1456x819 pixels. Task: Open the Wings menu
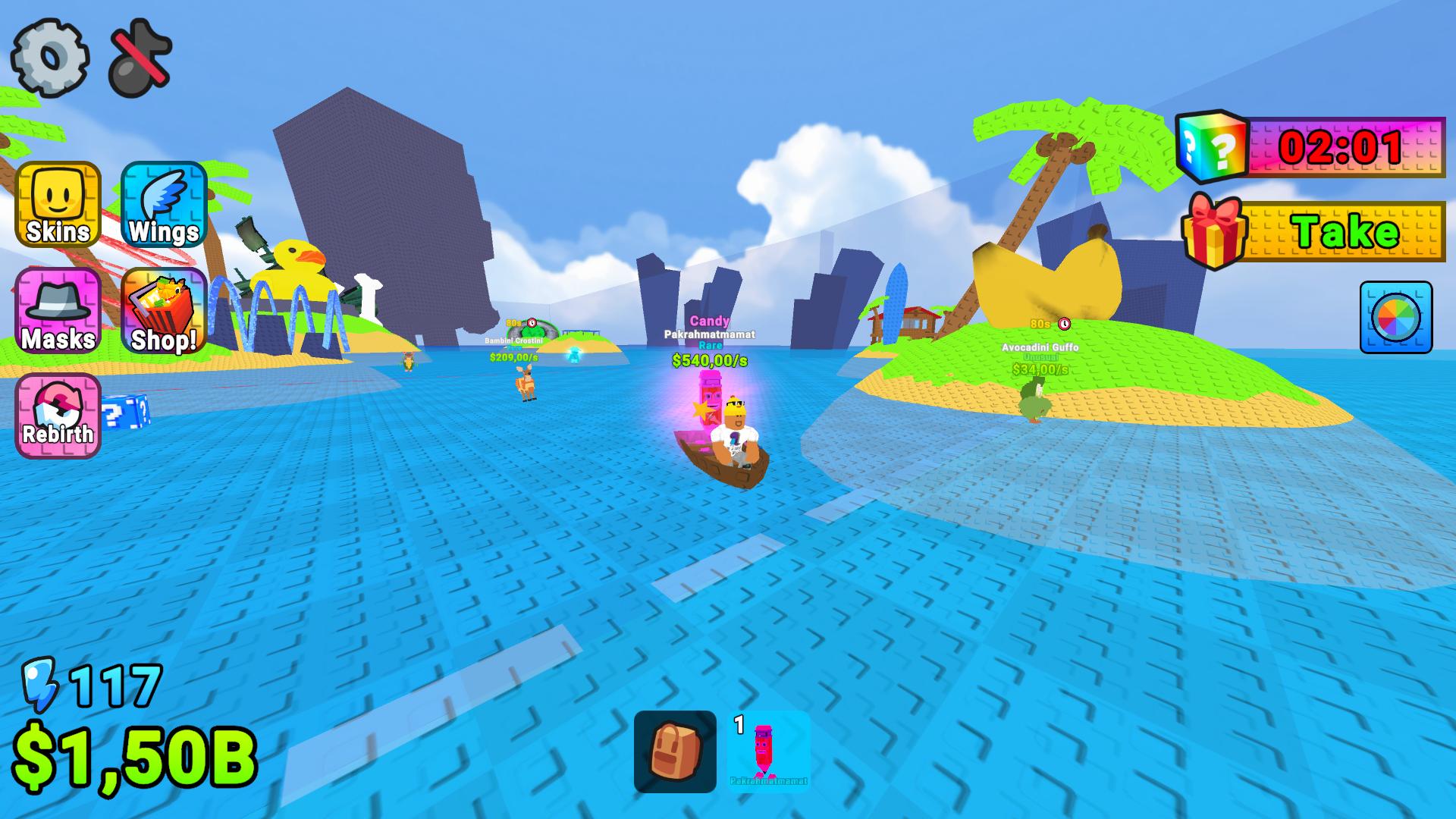162,206
